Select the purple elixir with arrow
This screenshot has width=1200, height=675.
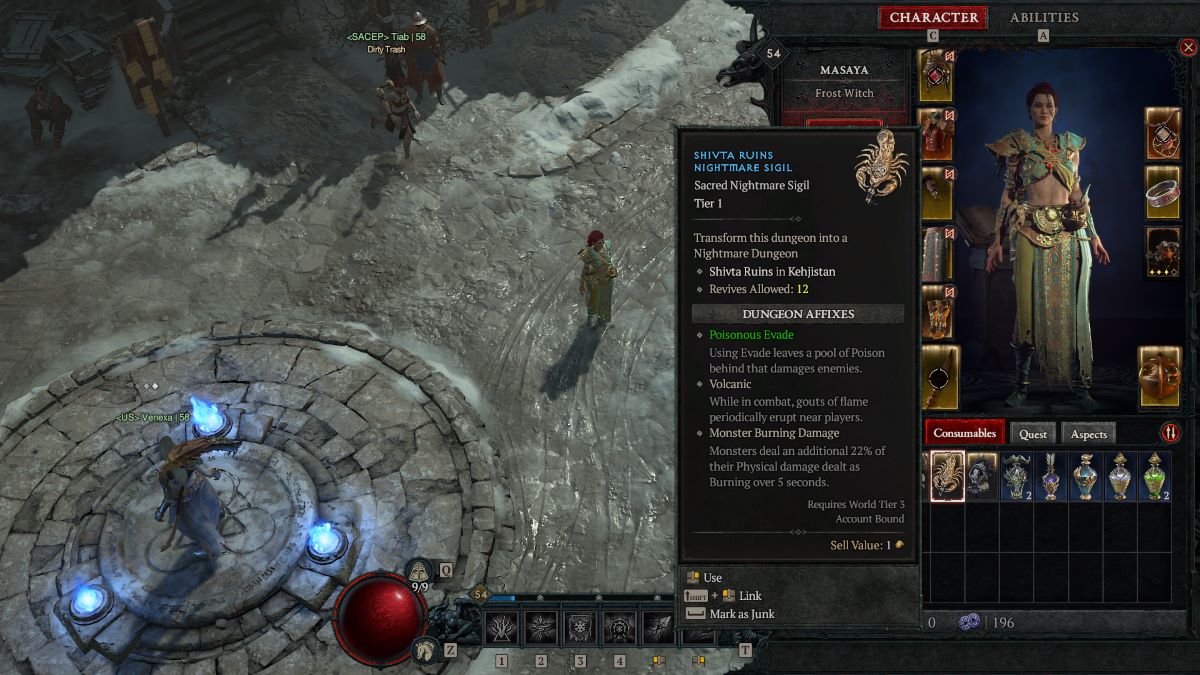pyautogui.click(x=1050, y=475)
